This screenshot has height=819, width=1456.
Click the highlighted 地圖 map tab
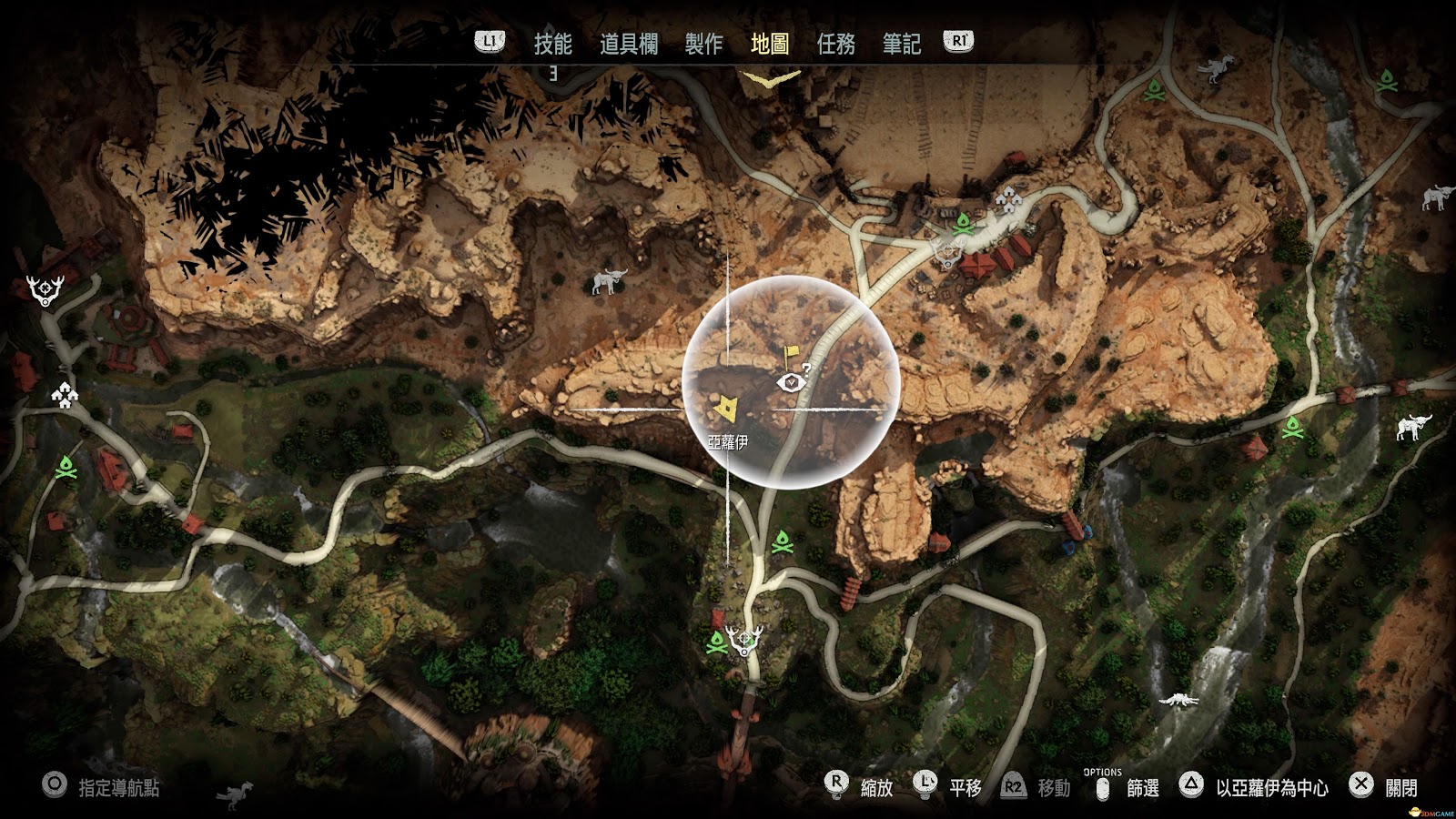point(770,44)
